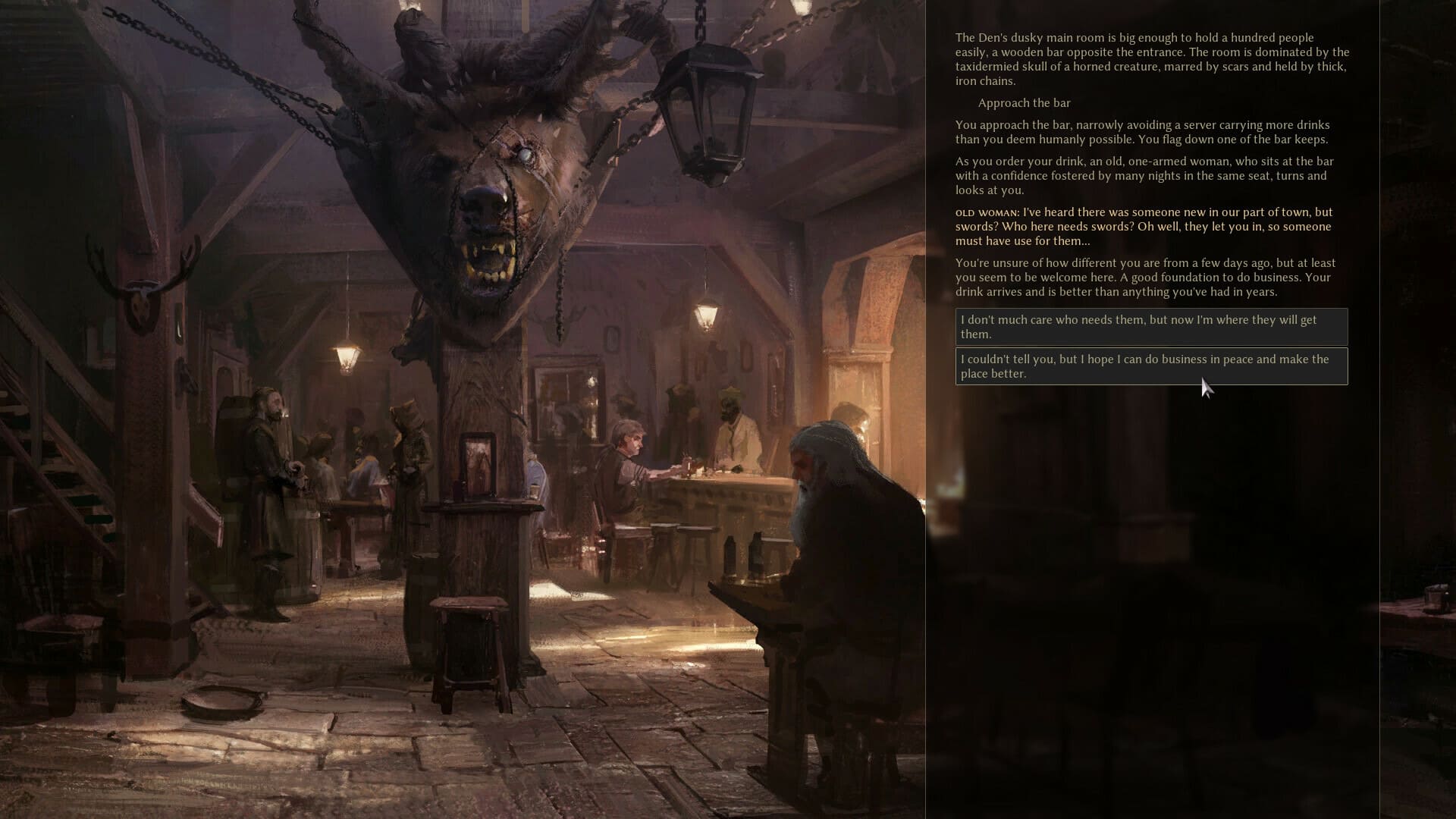Select the "I couldn't tell you" dialogue reply
This screenshot has height=819, width=1456.
click(x=1150, y=367)
